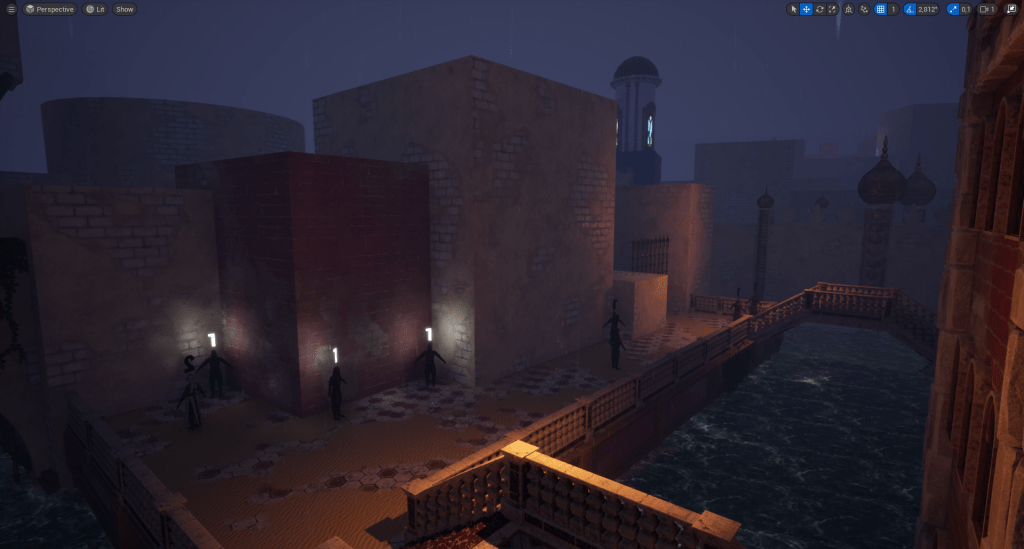Screen dimensions: 1024x549
Task: Open the scale snap value dropdown
Action: coord(965,9)
